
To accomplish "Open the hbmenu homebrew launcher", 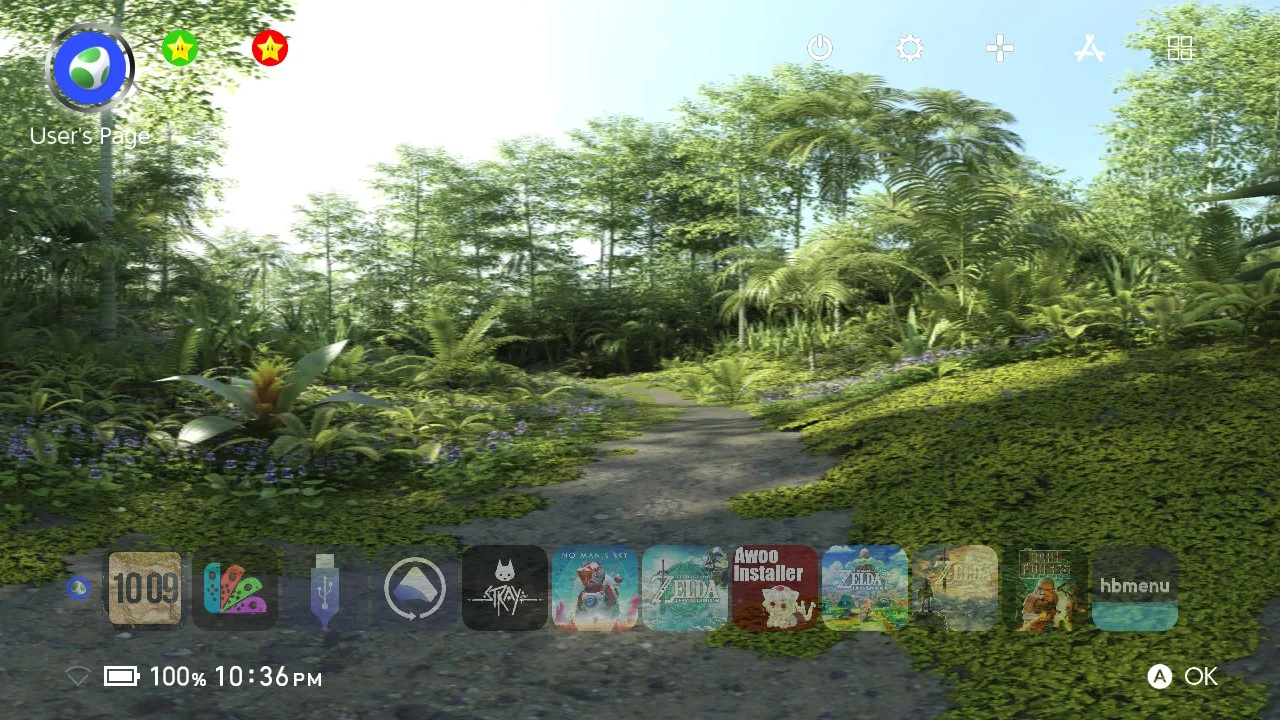I will pyautogui.click(x=1135, y=588).
